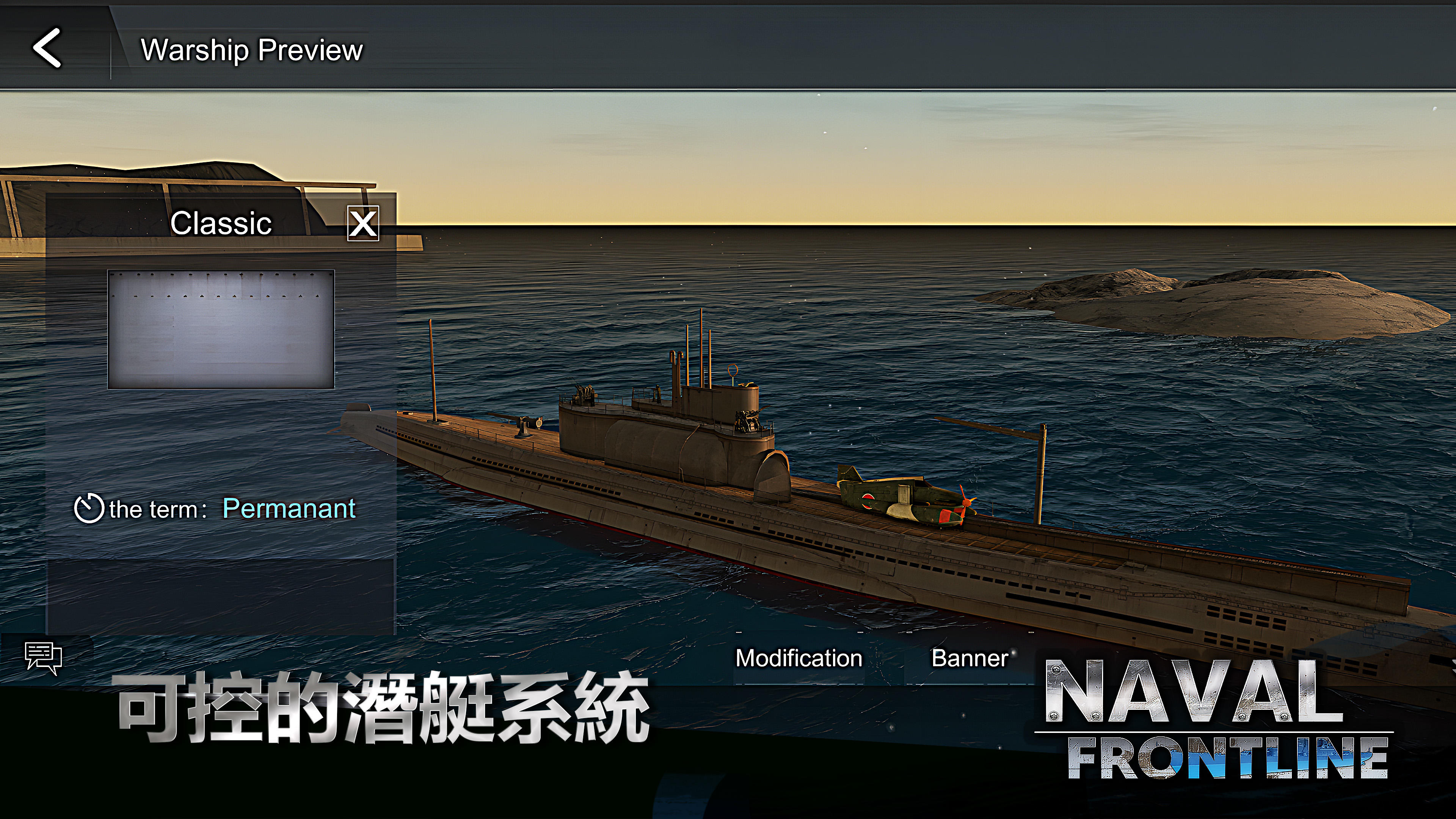Open the Modification tab
This screenshot has height=819, width=1456.
click(x=798, y=657)
